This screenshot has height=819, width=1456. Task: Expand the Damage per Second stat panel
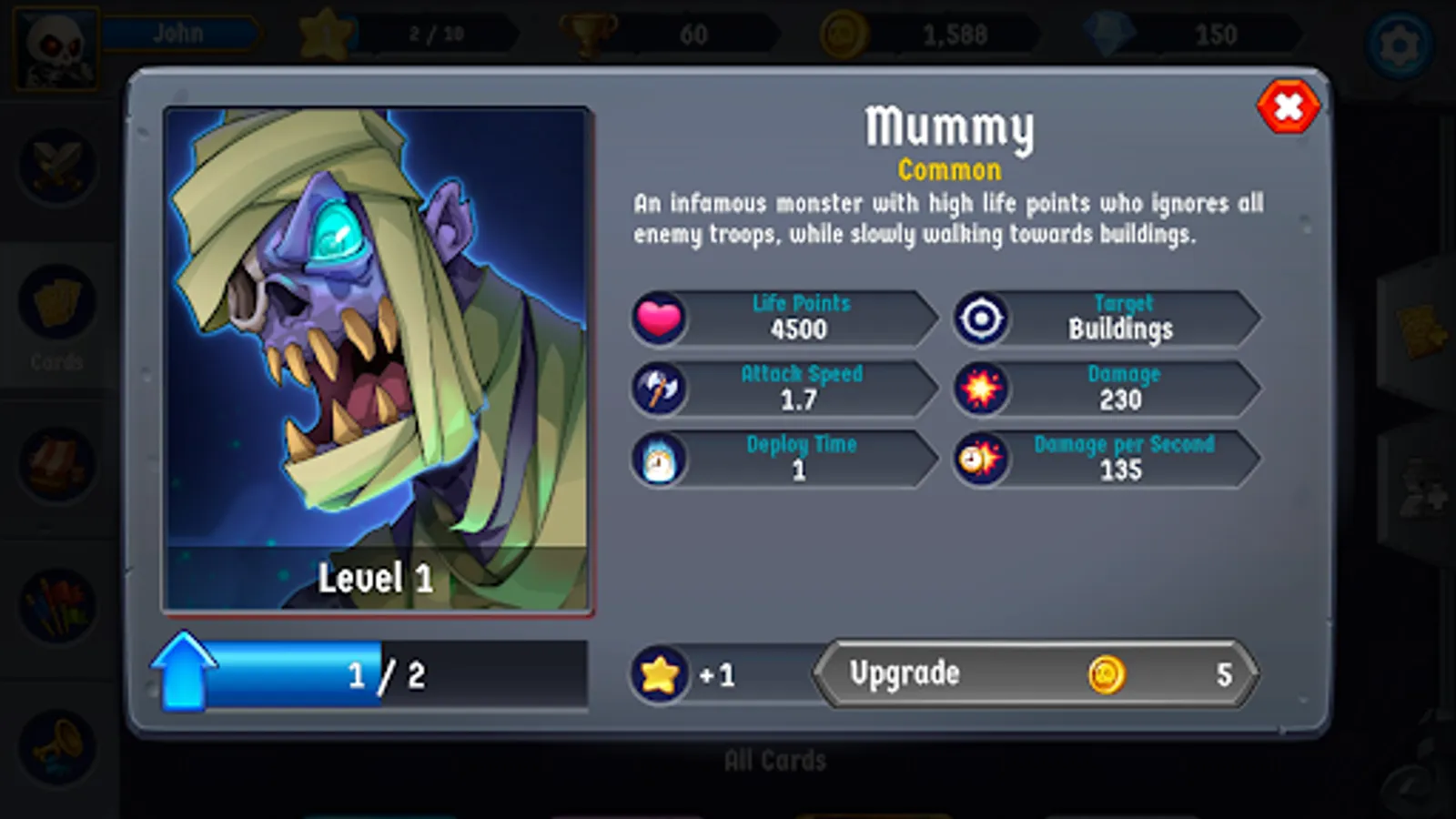1124,459
